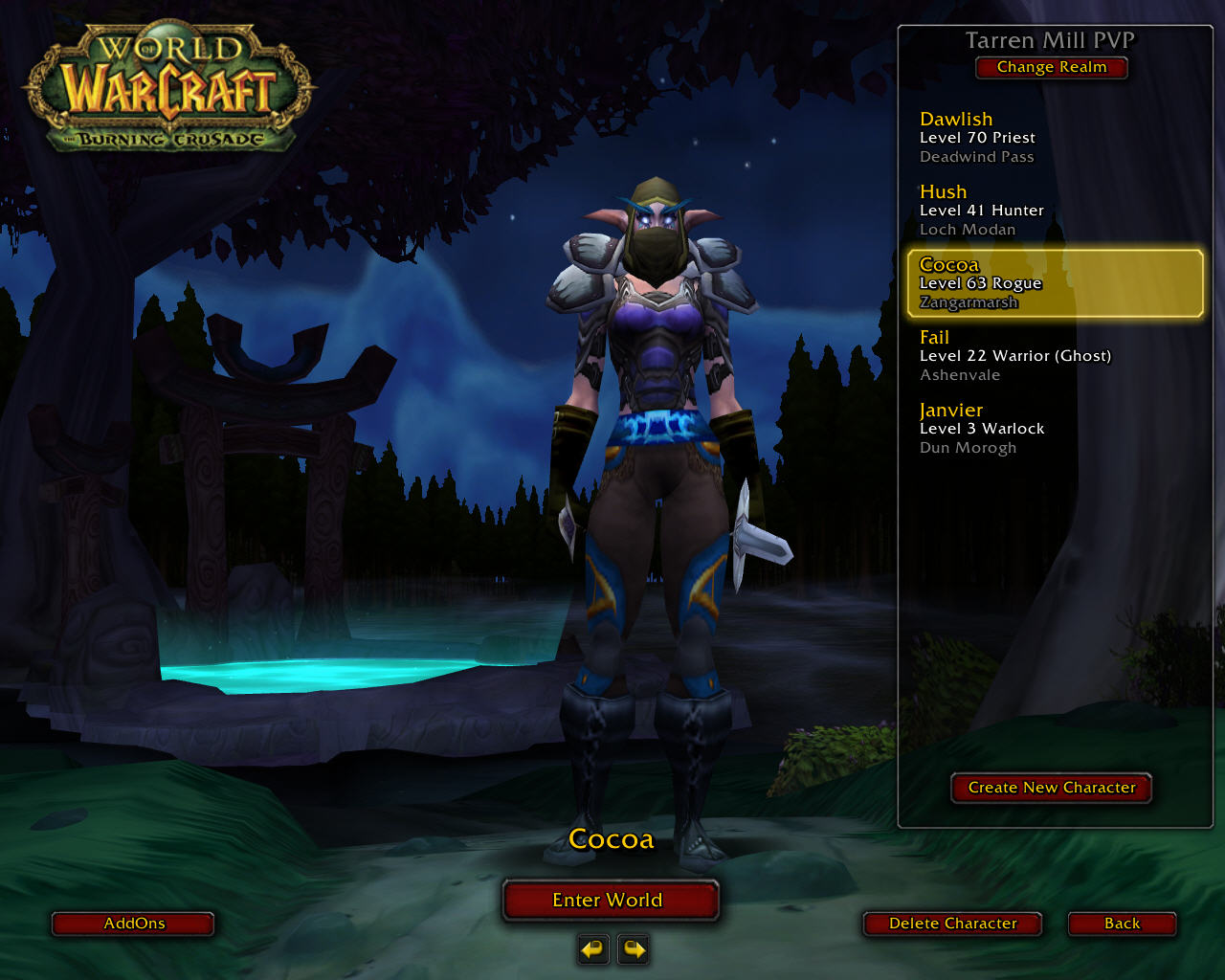Choose Hush the level 41 Hunter

coord(1053,210)
